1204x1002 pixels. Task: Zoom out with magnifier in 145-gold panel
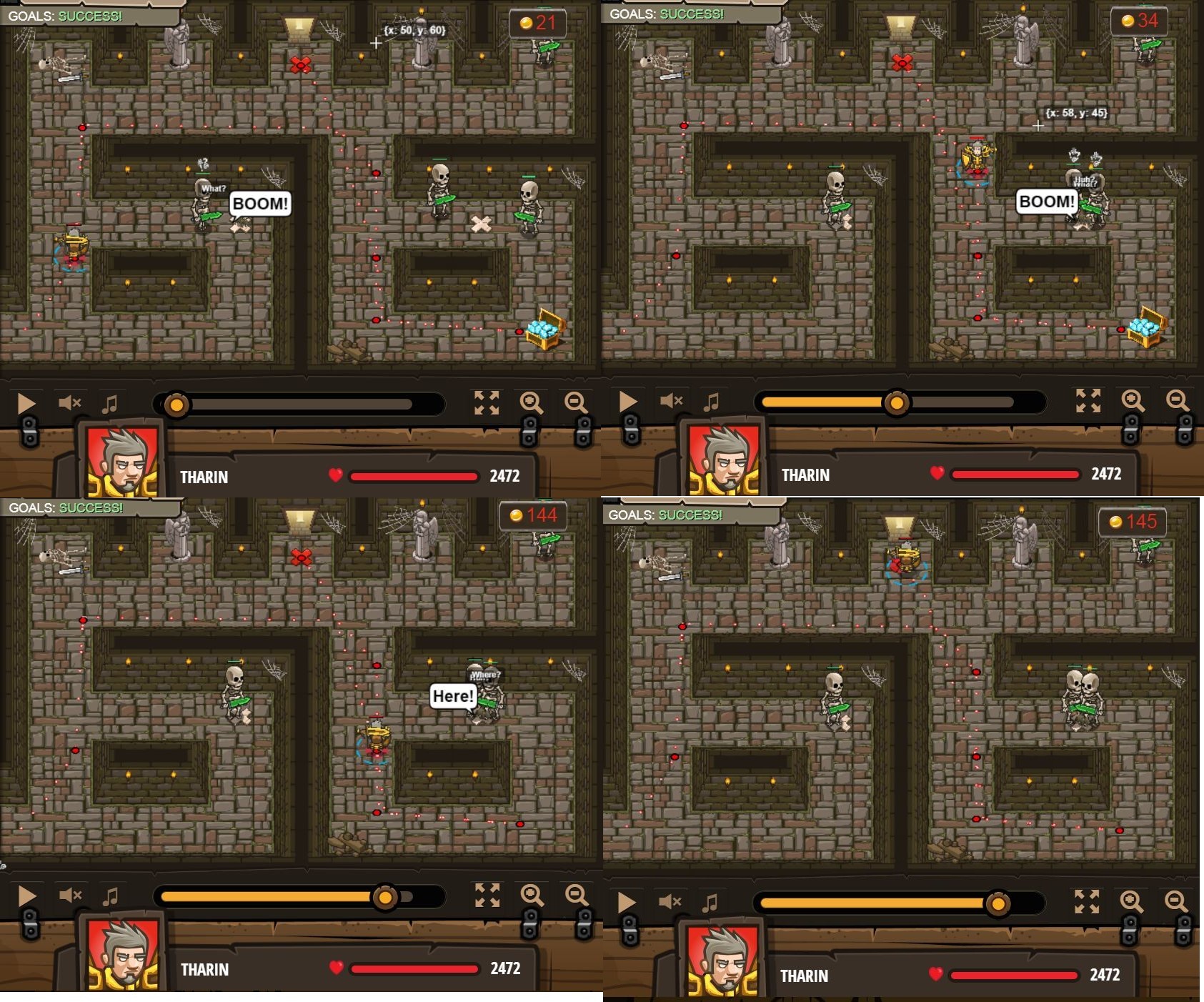1175,902
